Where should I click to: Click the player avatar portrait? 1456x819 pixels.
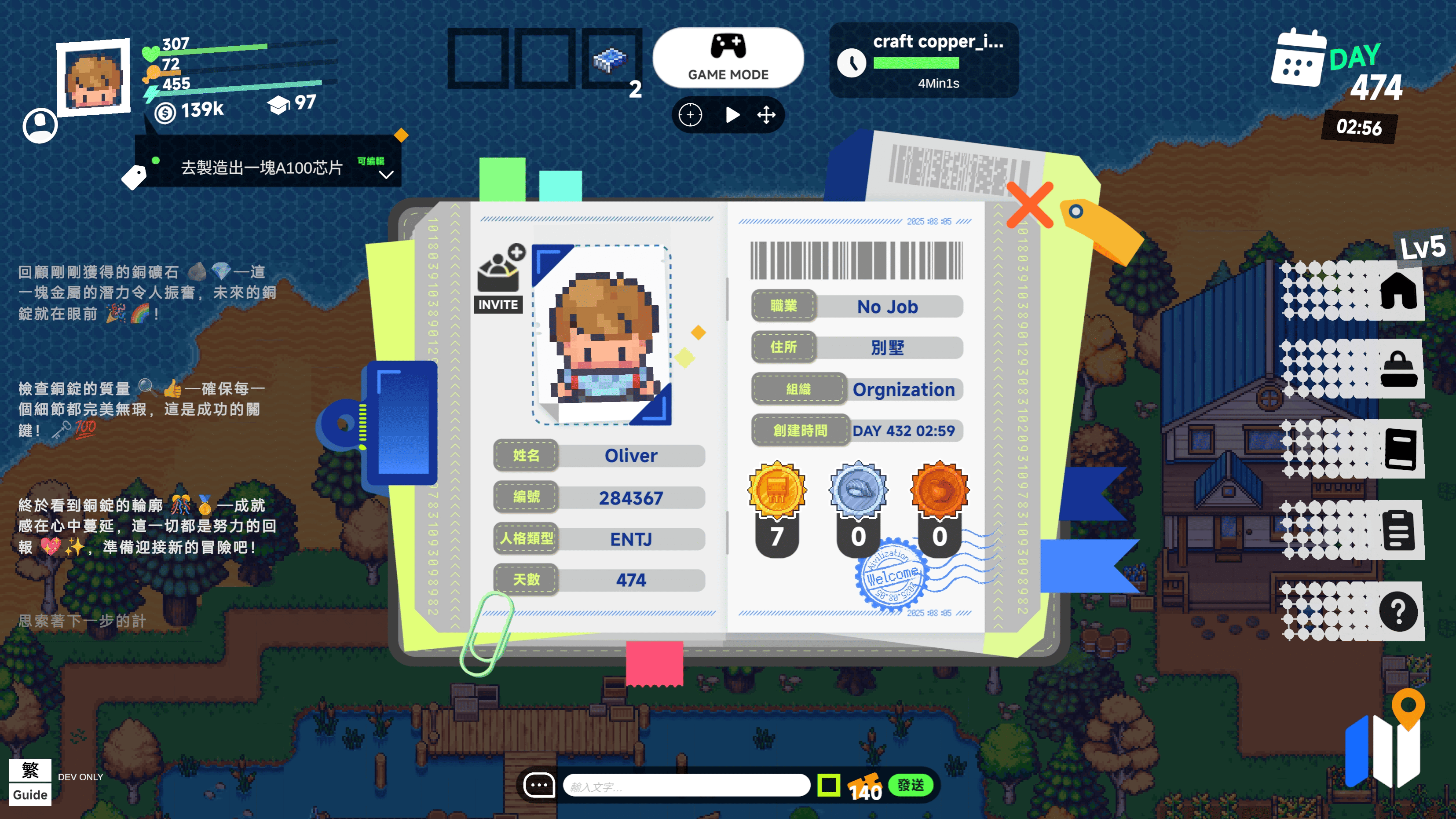94,77
